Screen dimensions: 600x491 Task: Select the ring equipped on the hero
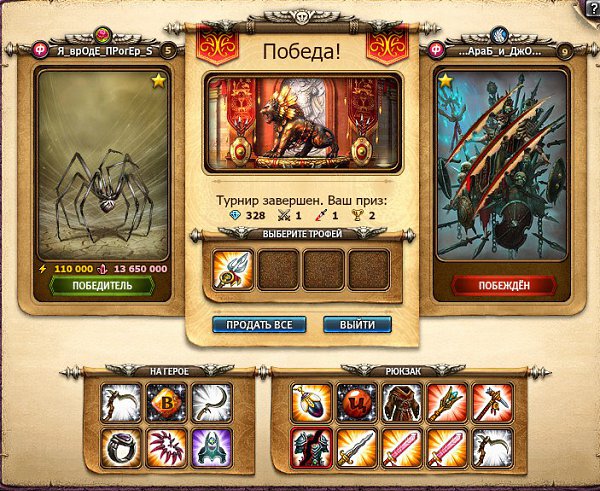click(x=122, y=445)
